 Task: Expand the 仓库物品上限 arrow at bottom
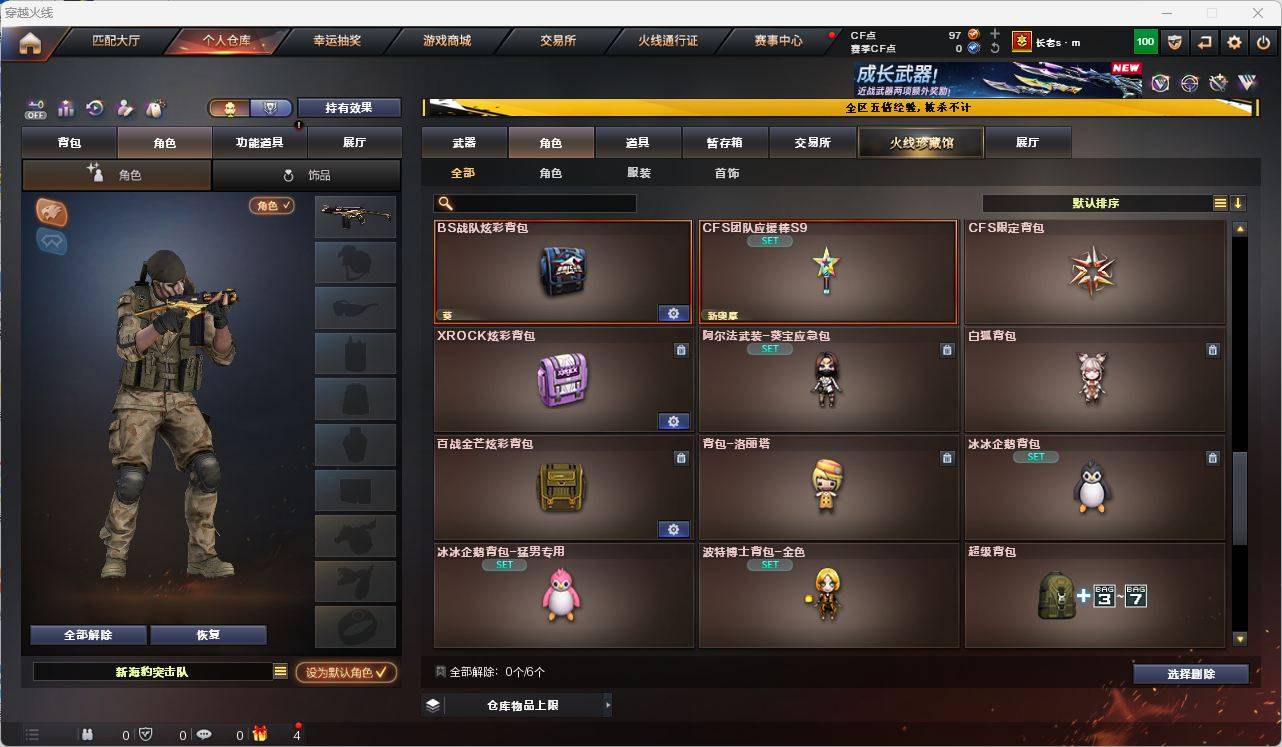coord(606,704)
